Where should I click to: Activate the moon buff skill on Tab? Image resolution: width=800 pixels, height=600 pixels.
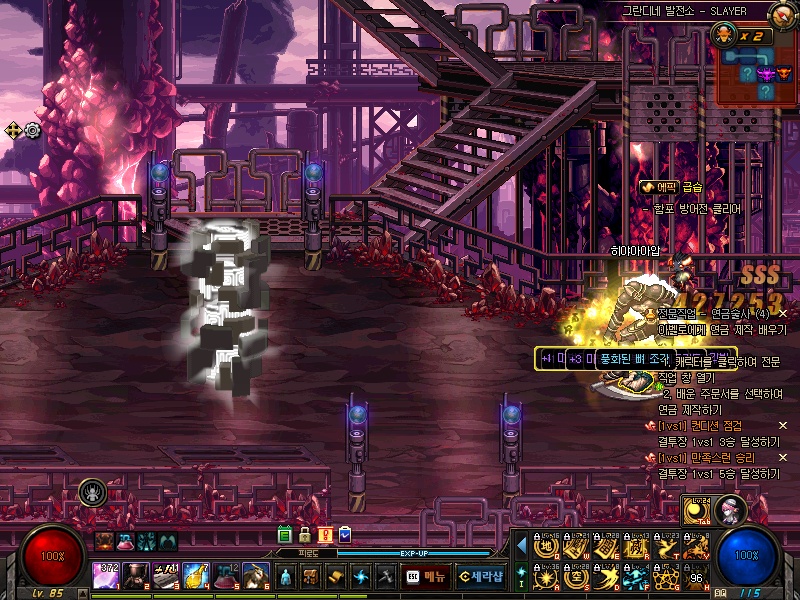coord(697,510)
